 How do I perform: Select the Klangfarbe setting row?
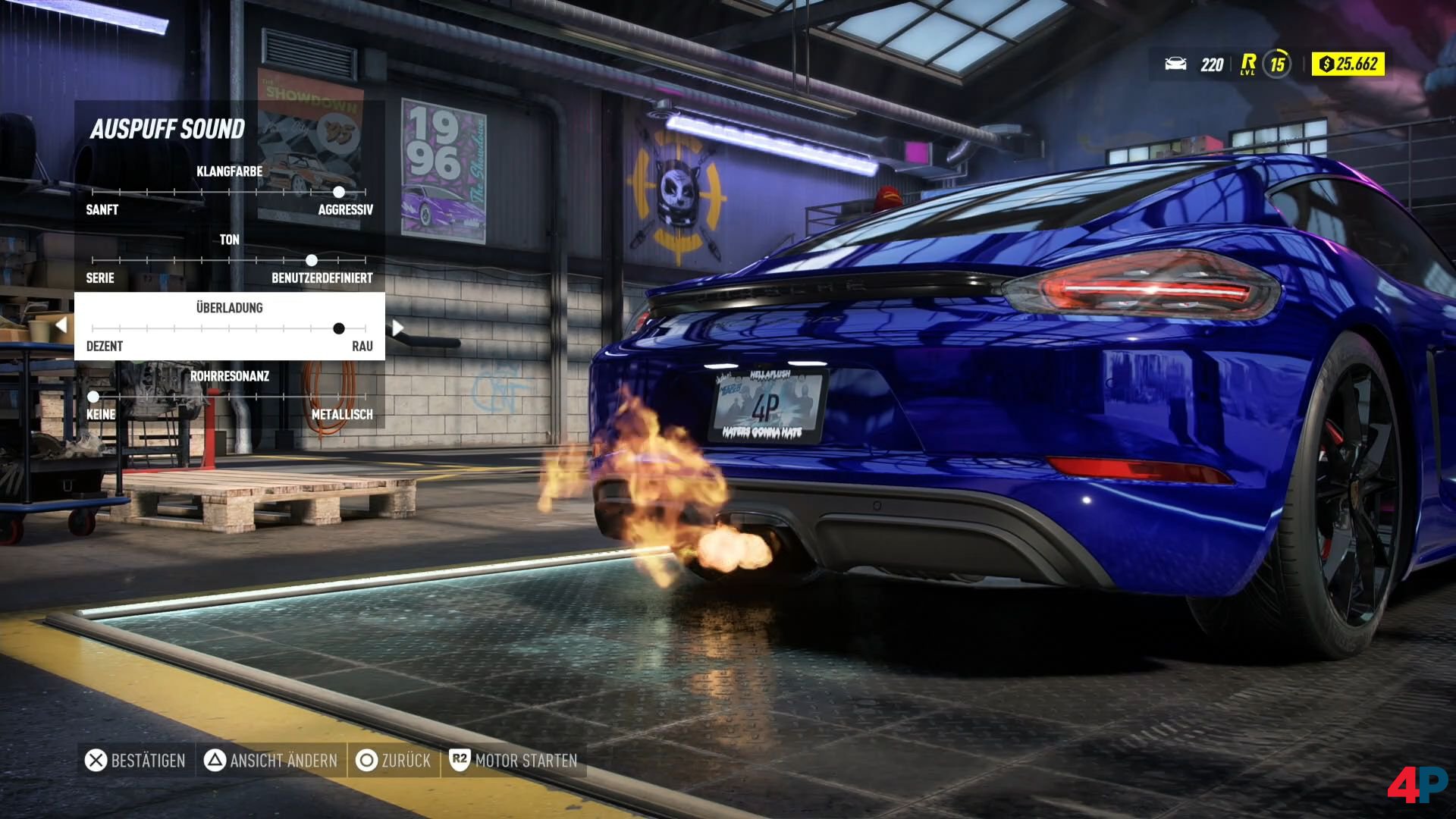[x=229, y=190]
